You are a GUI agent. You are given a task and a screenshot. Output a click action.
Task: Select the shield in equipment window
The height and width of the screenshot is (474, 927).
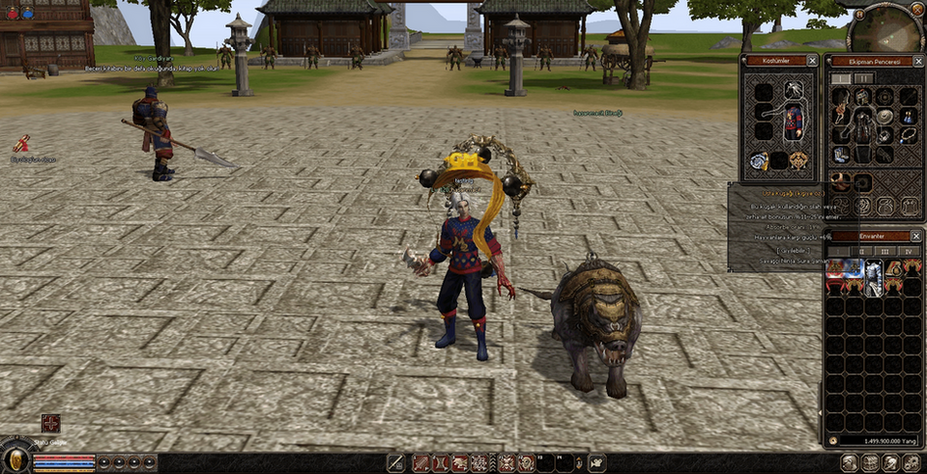884,116
